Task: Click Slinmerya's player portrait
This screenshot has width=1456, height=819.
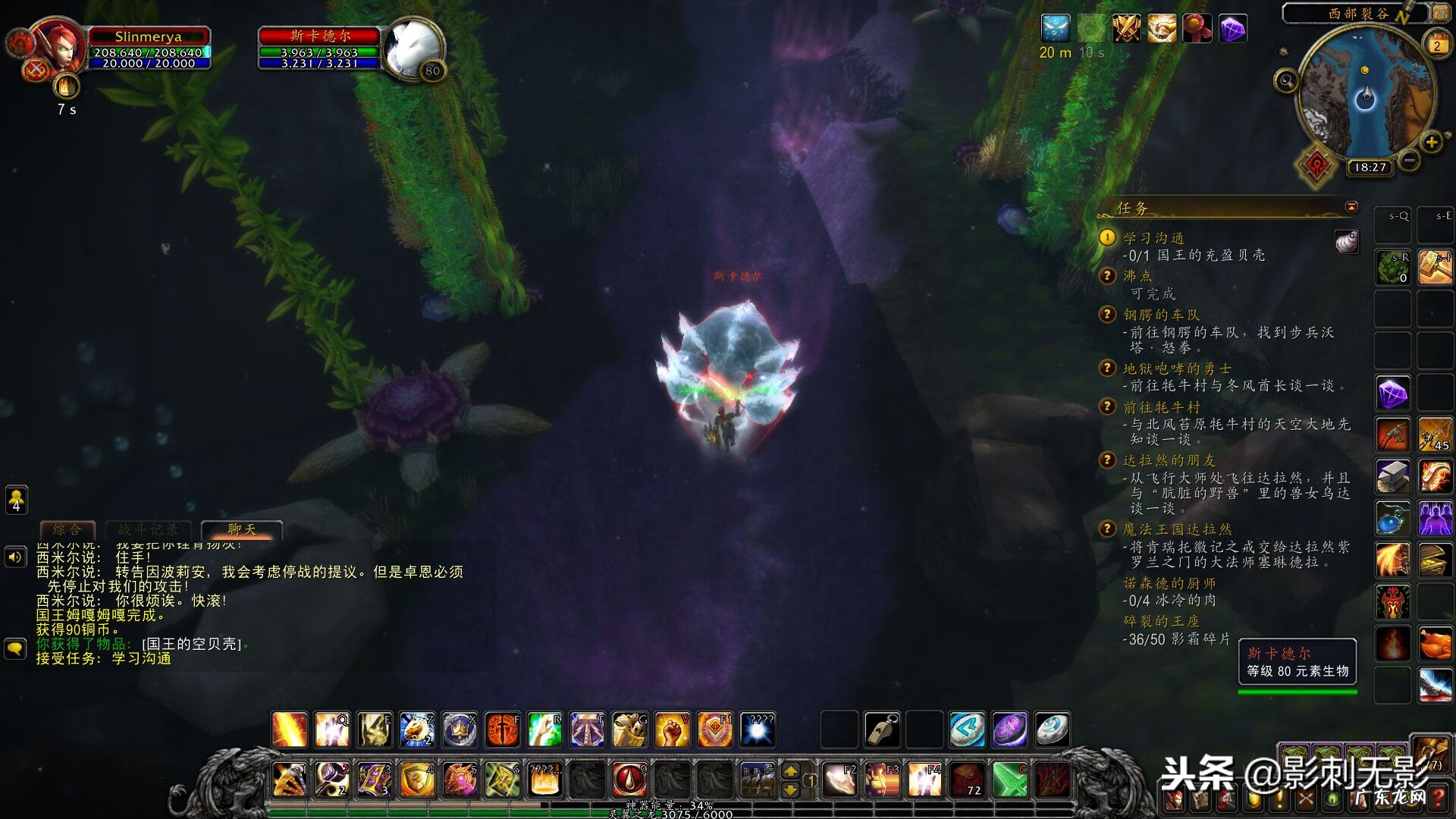Action: point(58,47)
